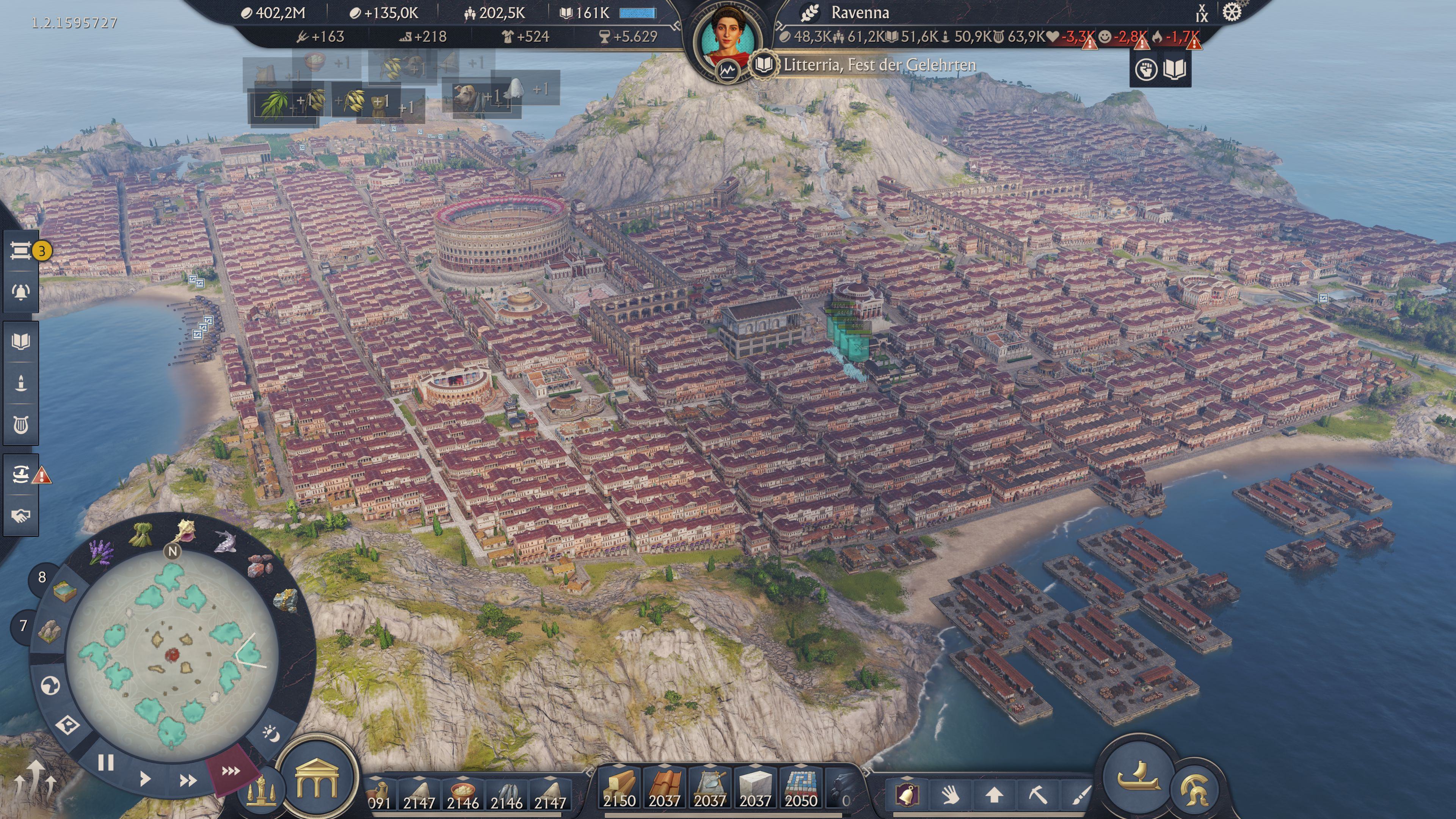Select the upgrade arrow tool

(994, 795)
